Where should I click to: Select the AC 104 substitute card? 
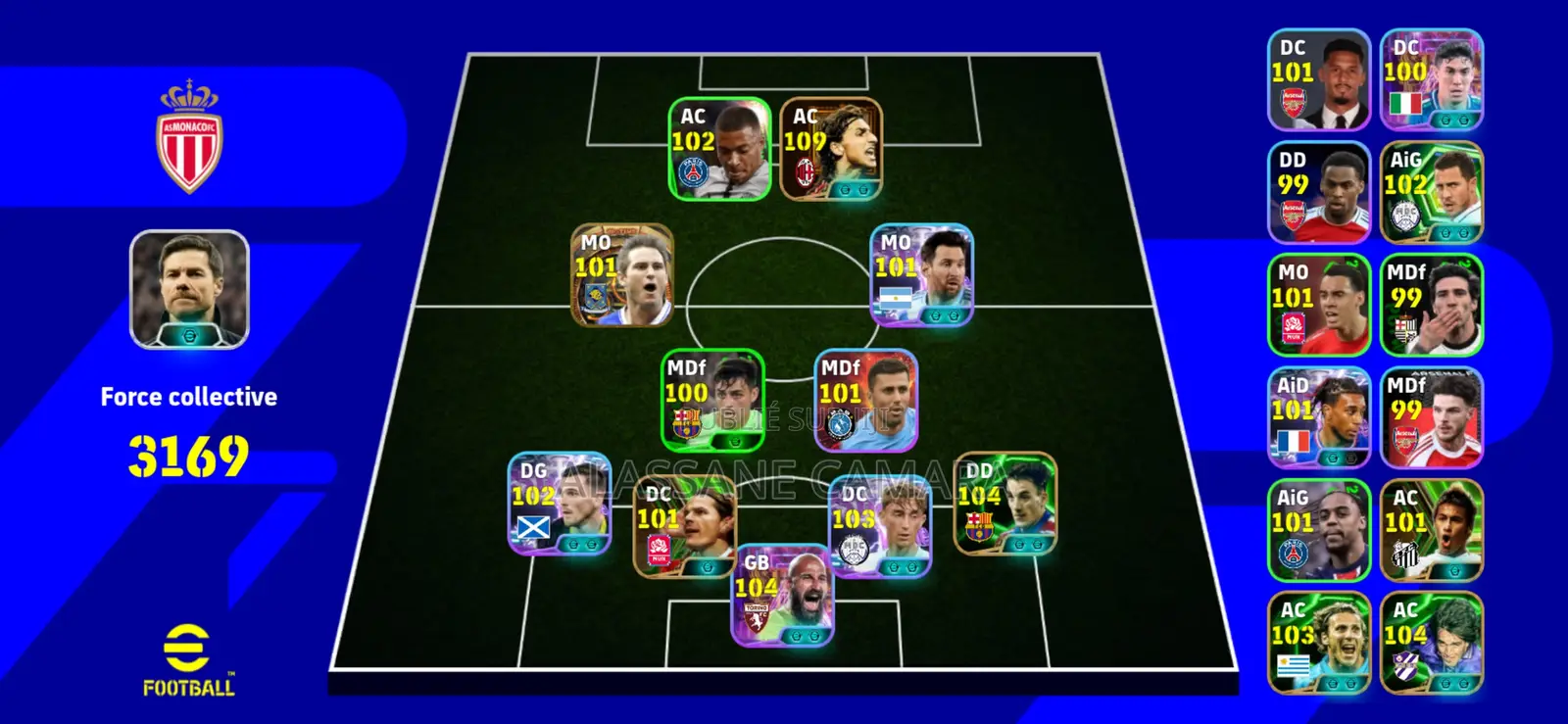[x=1431, y=644]
